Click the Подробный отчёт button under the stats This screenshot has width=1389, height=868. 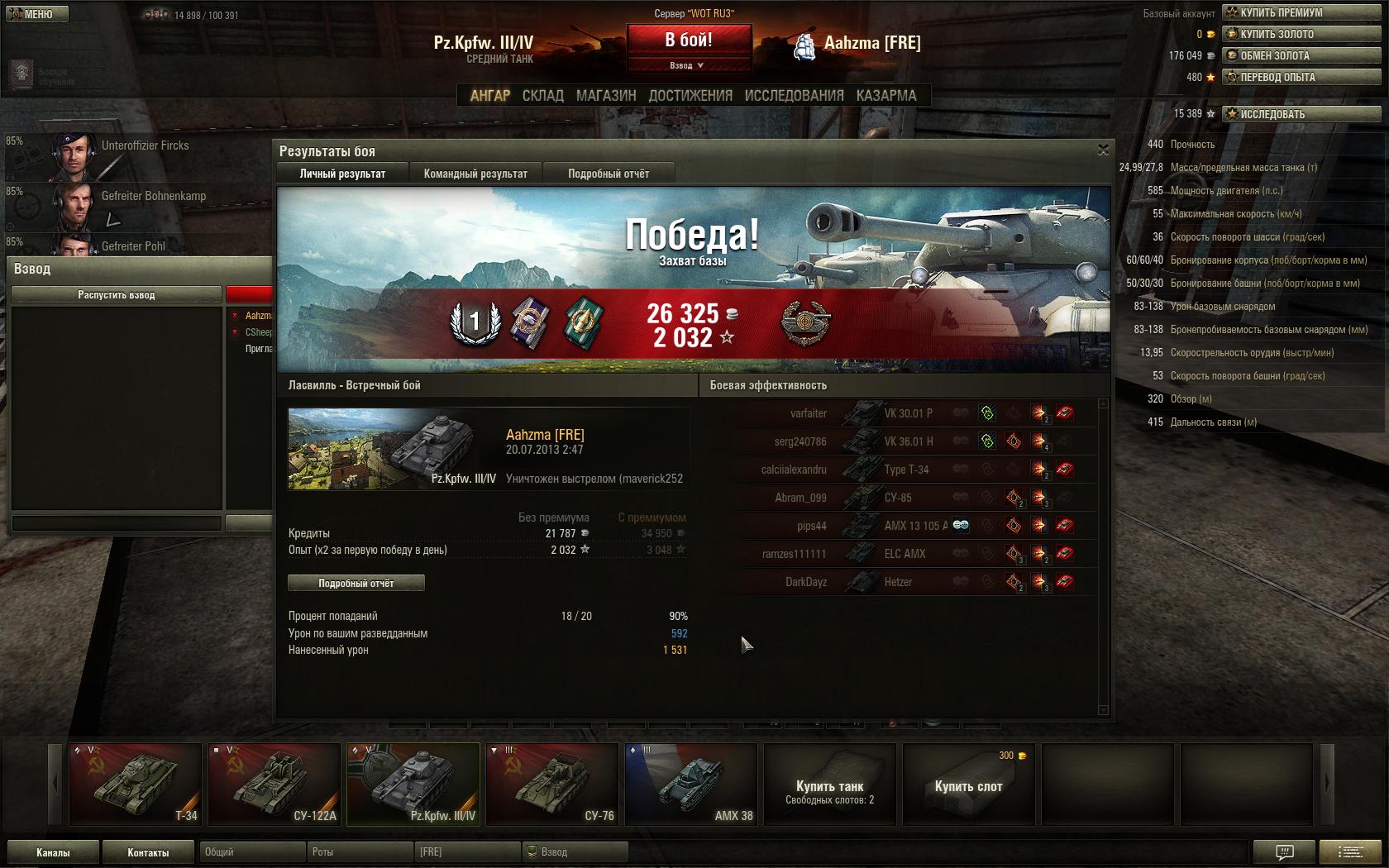pyautogui.click(x=356, y=583)
